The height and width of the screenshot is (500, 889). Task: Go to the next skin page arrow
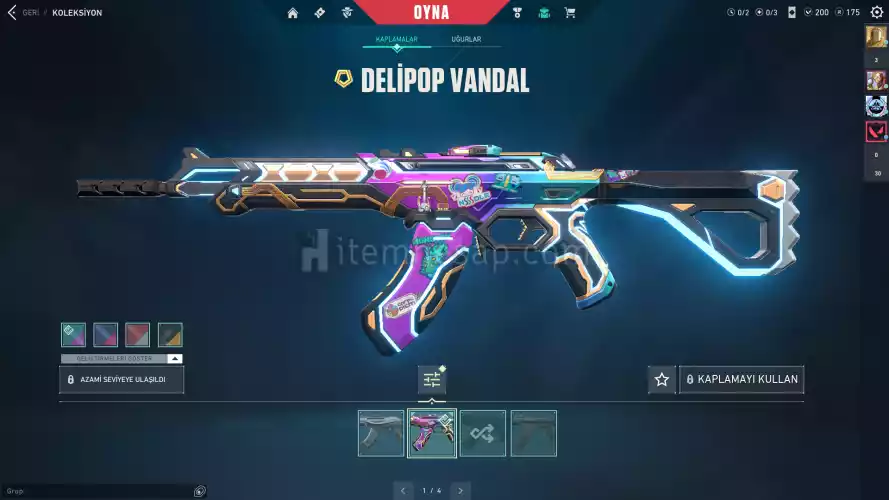(460, 490)
